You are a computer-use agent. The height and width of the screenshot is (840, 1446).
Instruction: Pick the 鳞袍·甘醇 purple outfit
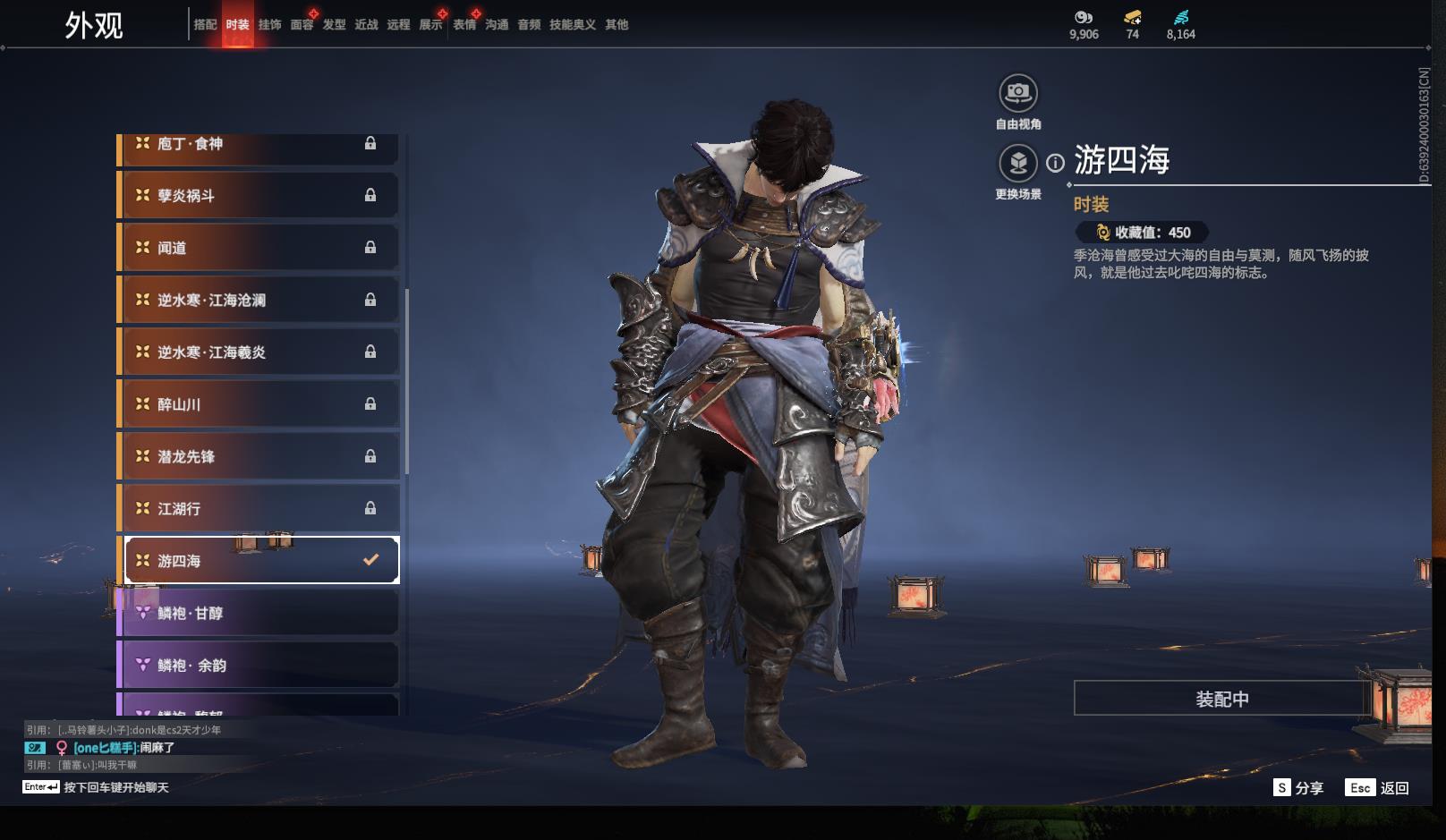pos(259,614)
